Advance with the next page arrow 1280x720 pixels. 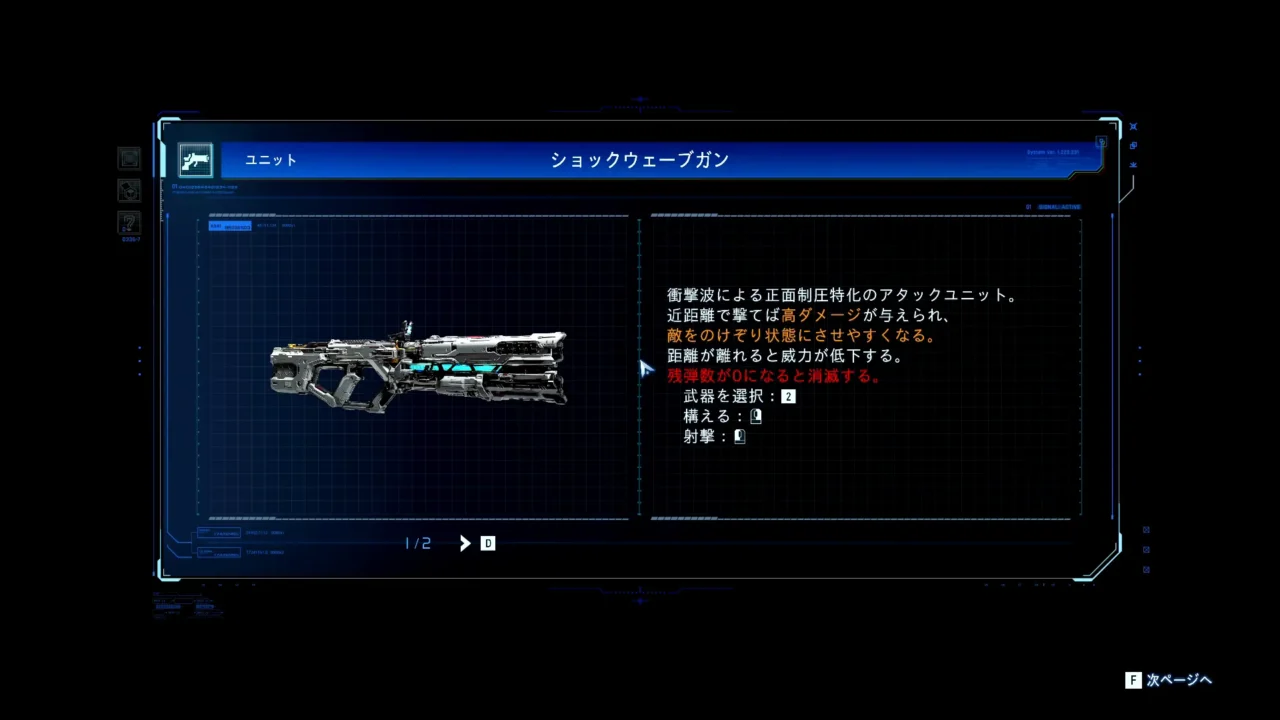[465, 543]
